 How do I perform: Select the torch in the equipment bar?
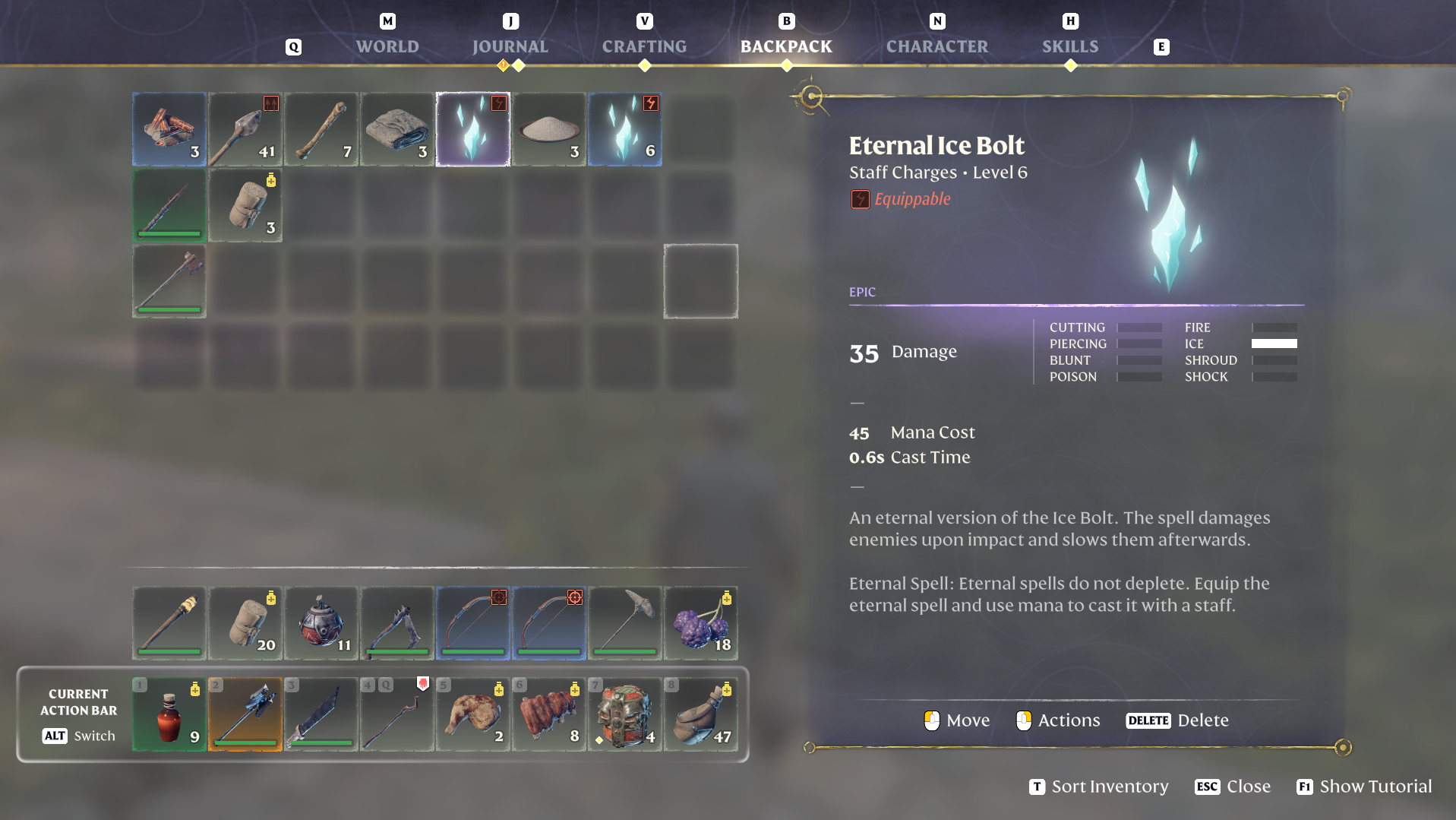(x=169, y=623)
